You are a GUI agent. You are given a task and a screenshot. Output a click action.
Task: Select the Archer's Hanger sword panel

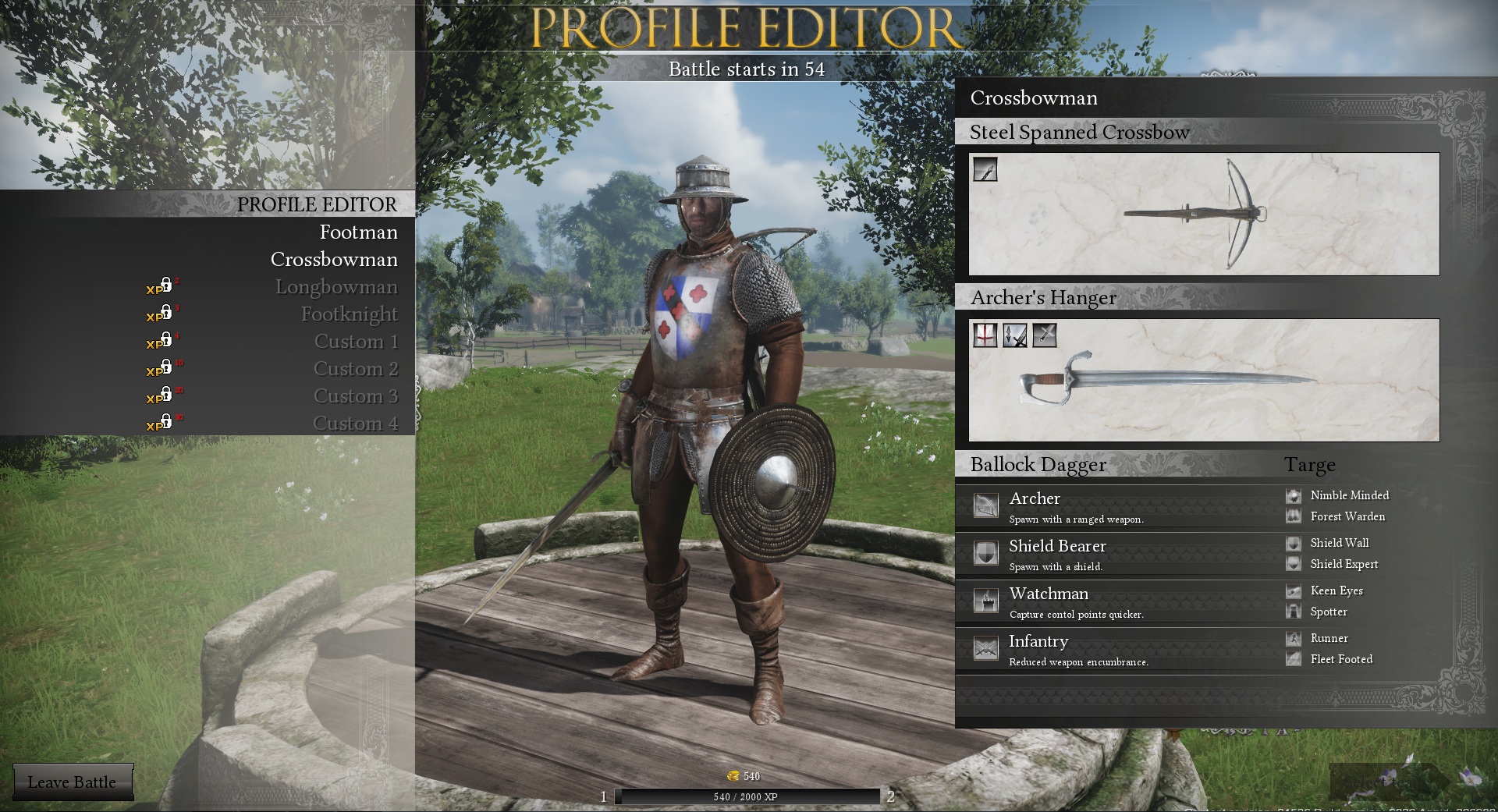[1203, 380]
